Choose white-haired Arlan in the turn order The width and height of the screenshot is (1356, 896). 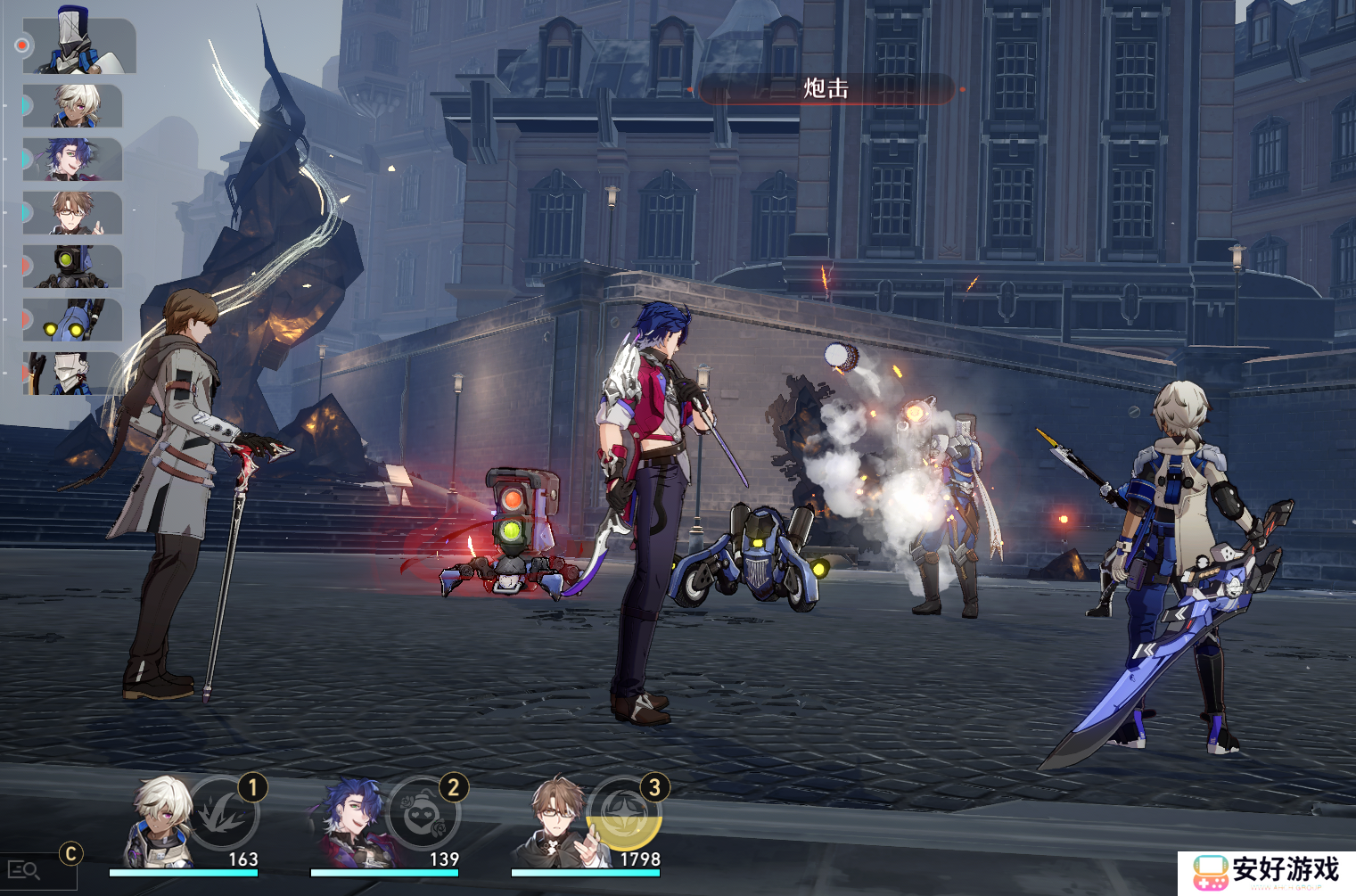pyautogui.click(x=75, y=106)
